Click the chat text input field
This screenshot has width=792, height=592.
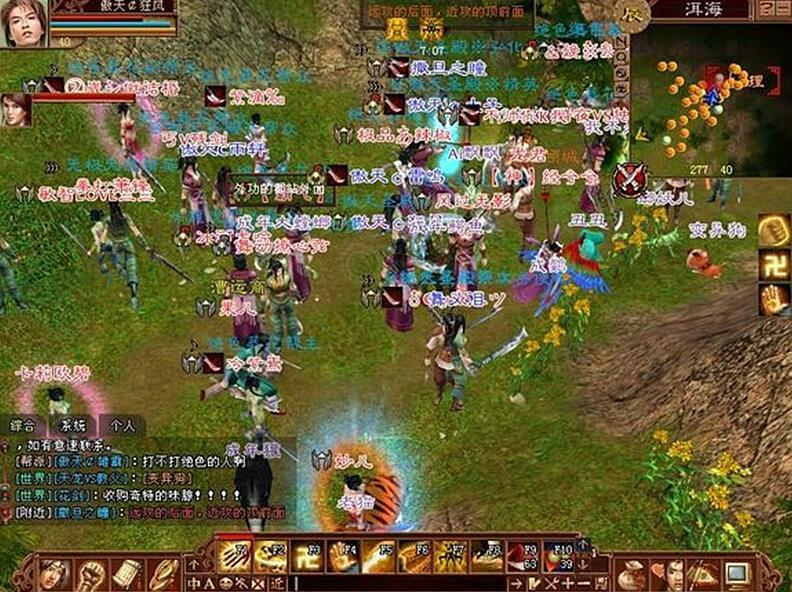click(400, 583)
